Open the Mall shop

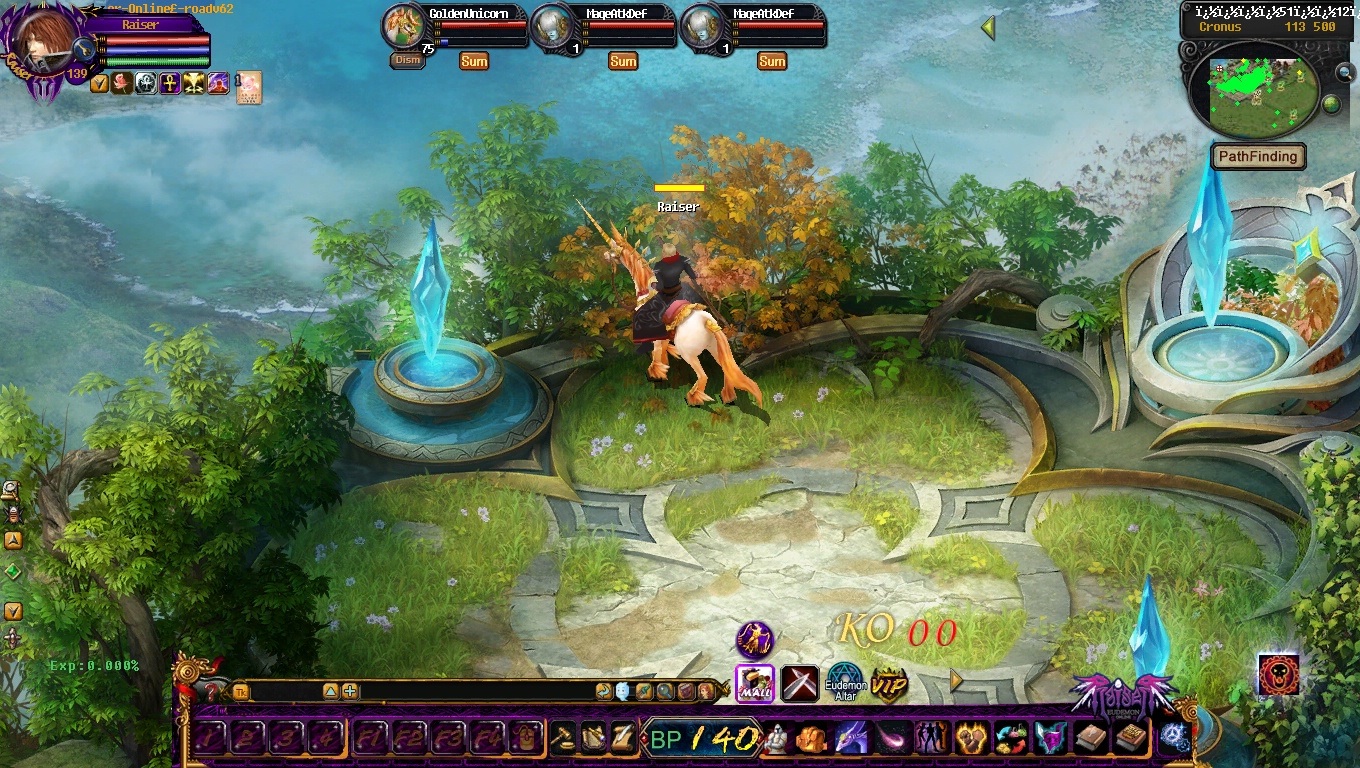click(755, 683)
